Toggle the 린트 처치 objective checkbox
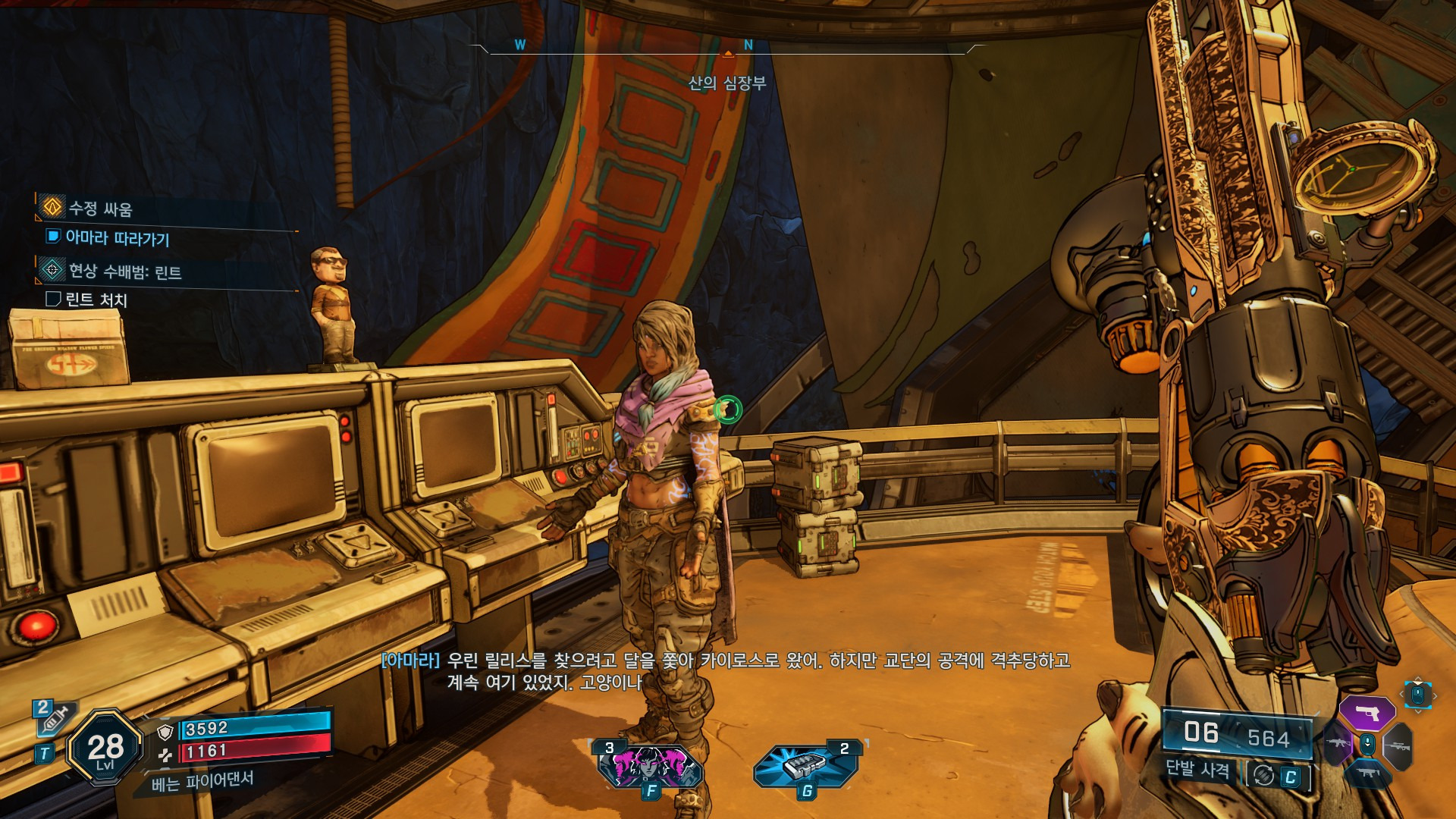 pos(53,300)
